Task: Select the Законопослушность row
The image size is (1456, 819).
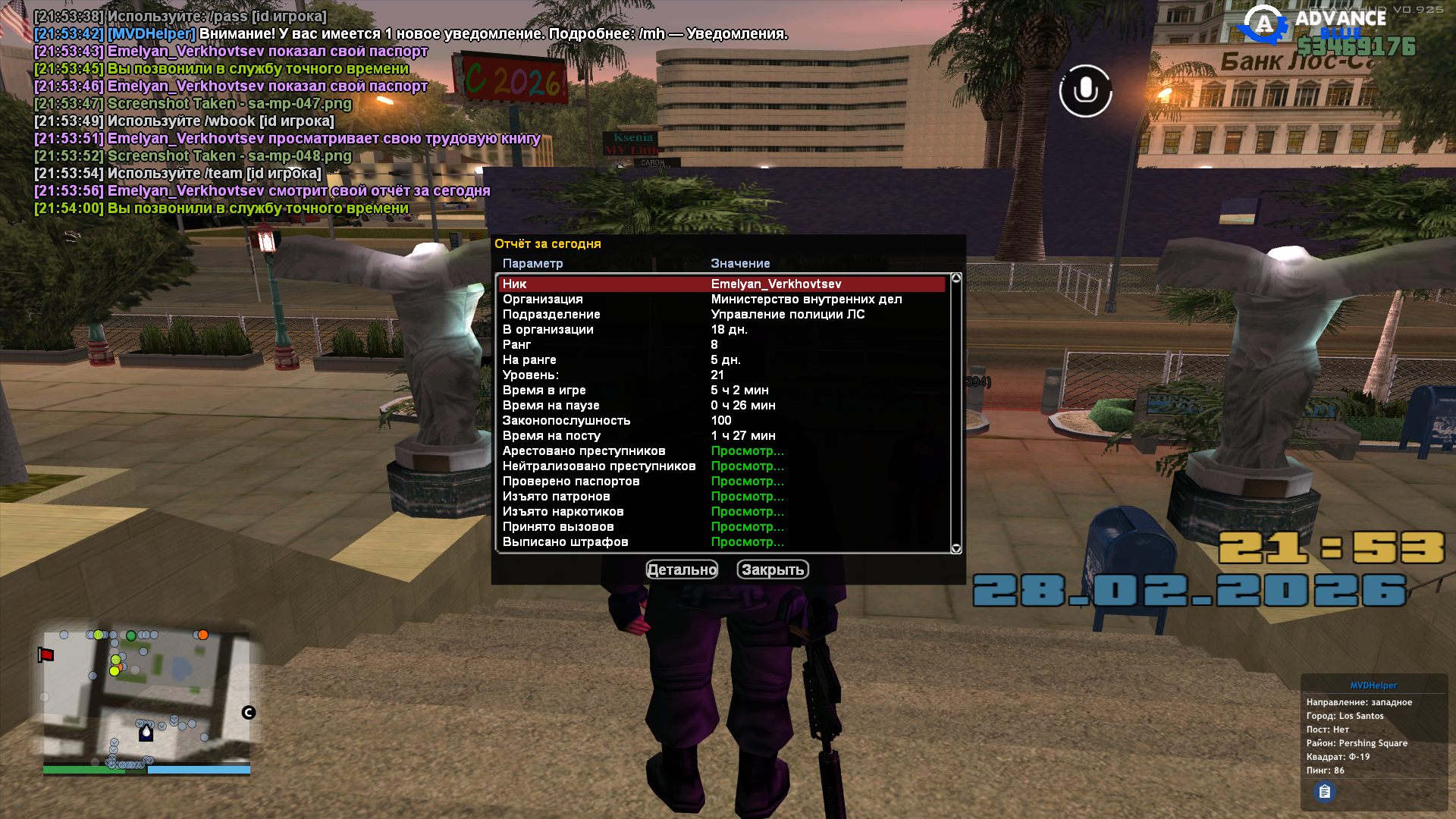Action: click(720, 420)
